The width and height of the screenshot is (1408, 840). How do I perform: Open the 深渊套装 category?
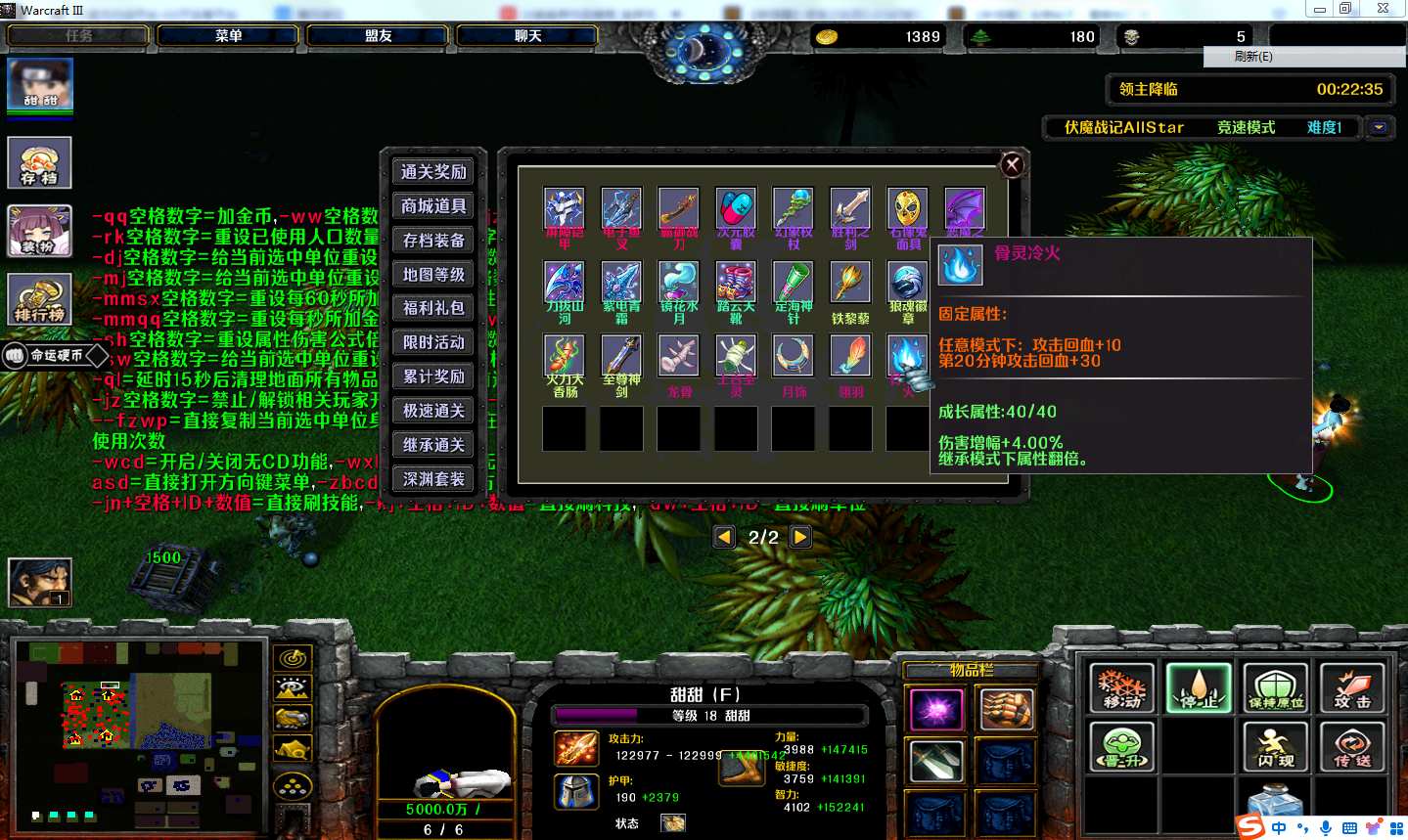(x=433, y=479)
